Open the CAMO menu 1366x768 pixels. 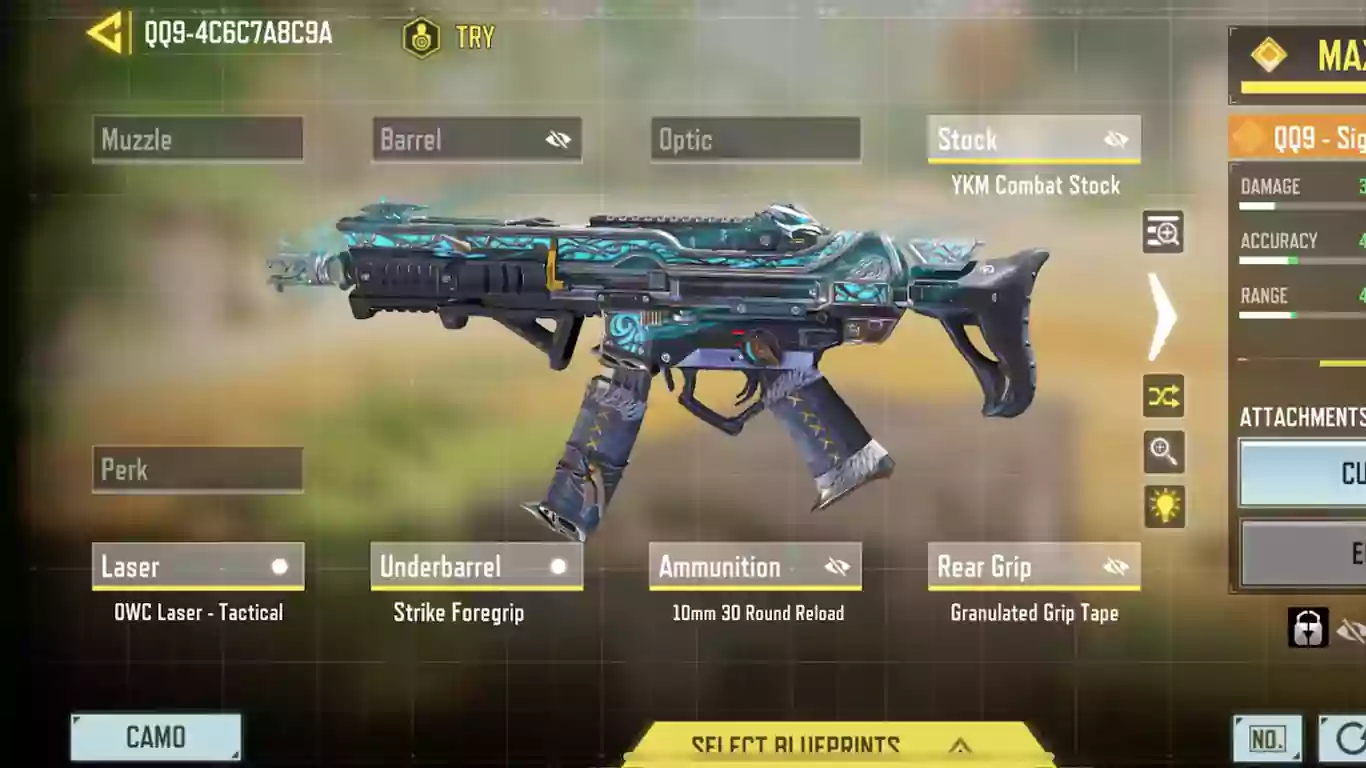pos(156,737)
